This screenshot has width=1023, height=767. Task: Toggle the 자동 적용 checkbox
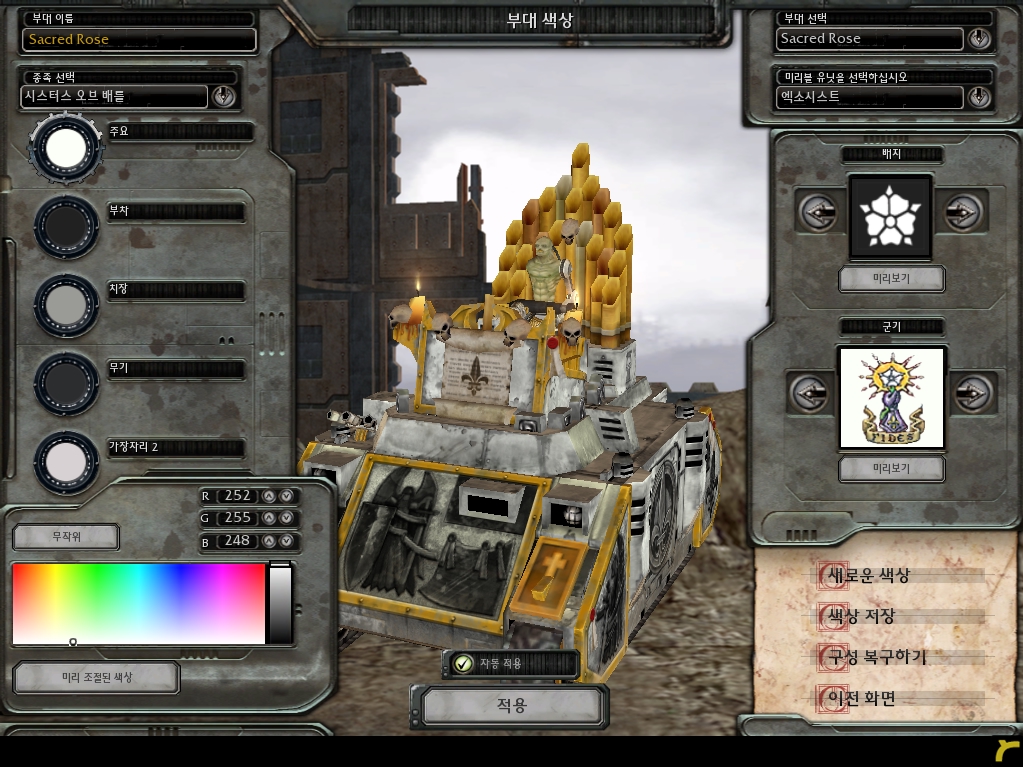coord(463,663)
